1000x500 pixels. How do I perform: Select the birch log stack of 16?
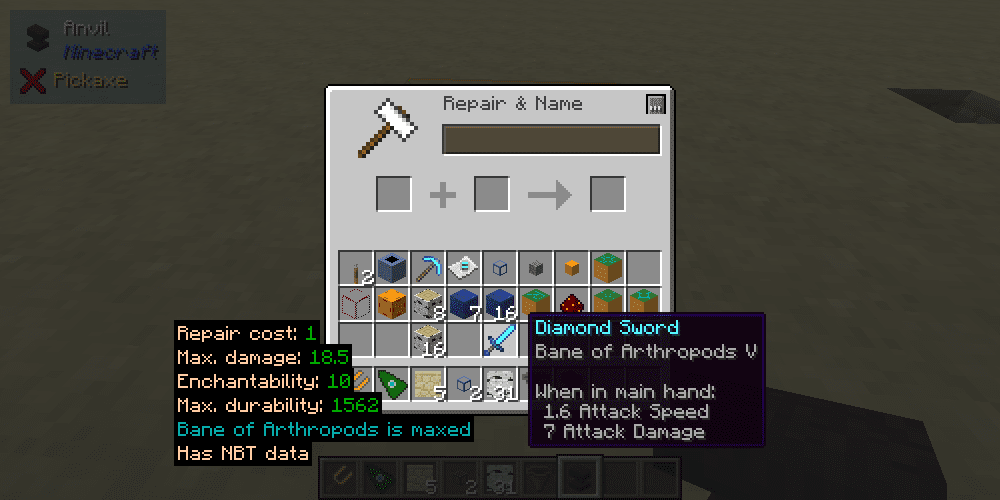click(x=427, y=340)
